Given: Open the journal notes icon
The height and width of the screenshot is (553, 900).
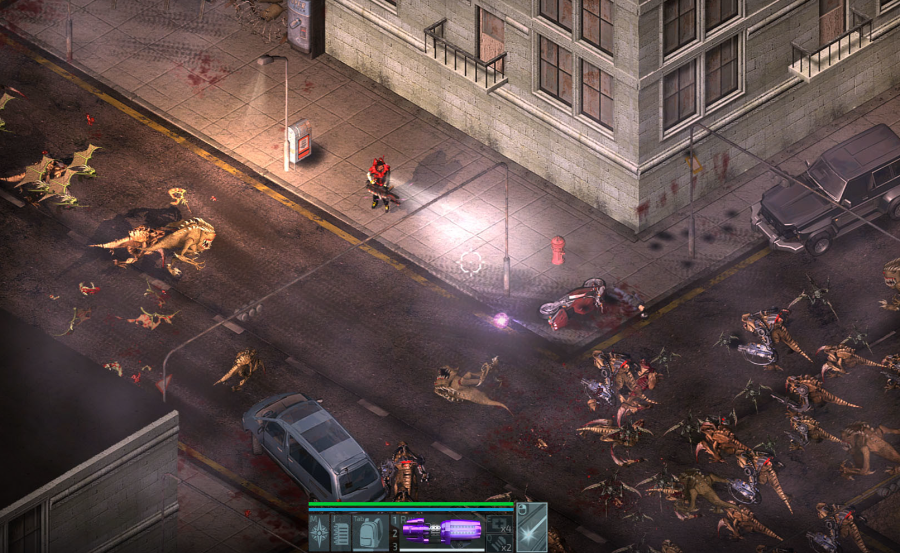Looking at the screenshot, I should [x=341, y=532].
